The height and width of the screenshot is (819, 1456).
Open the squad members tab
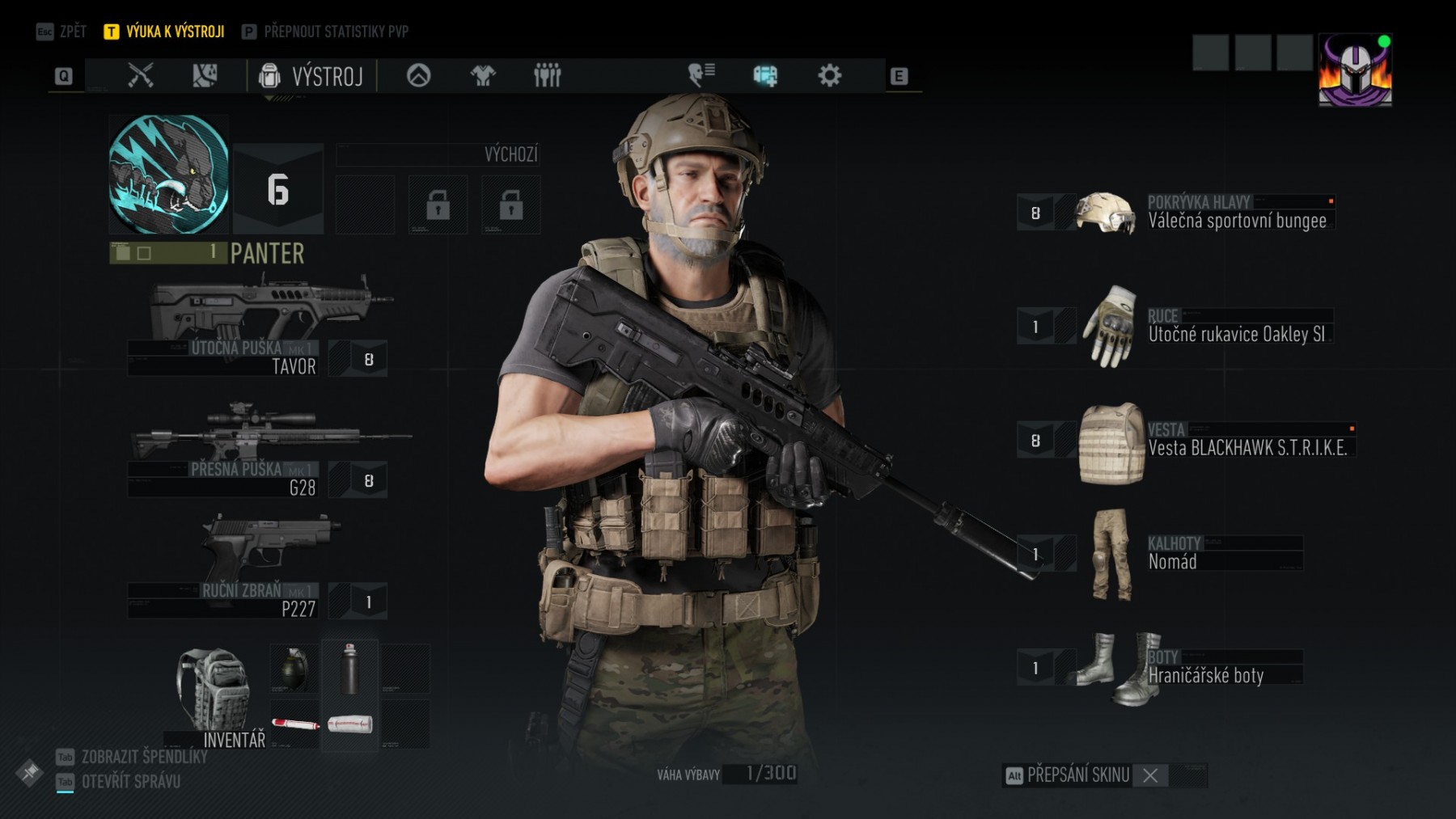point(547,76)
